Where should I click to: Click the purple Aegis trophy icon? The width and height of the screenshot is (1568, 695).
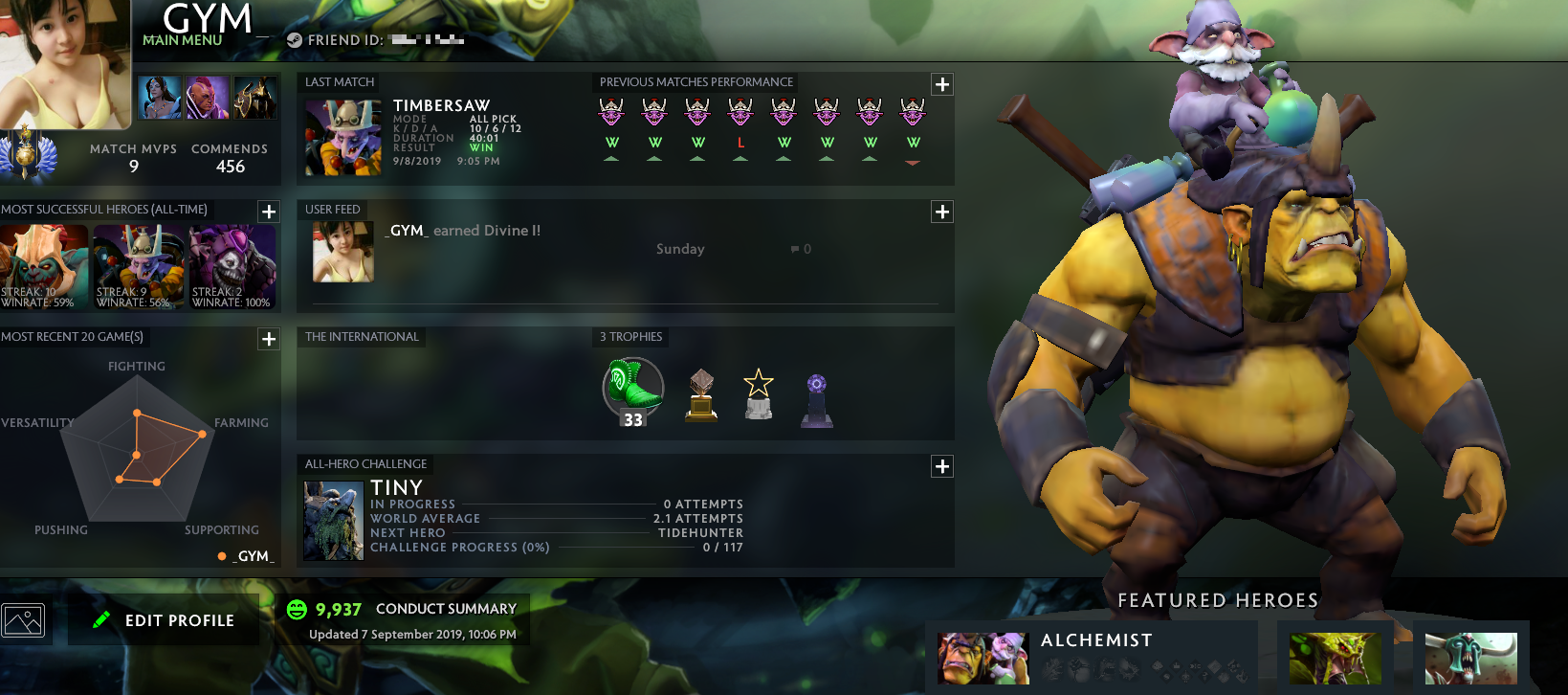click(x=817, y=395)
